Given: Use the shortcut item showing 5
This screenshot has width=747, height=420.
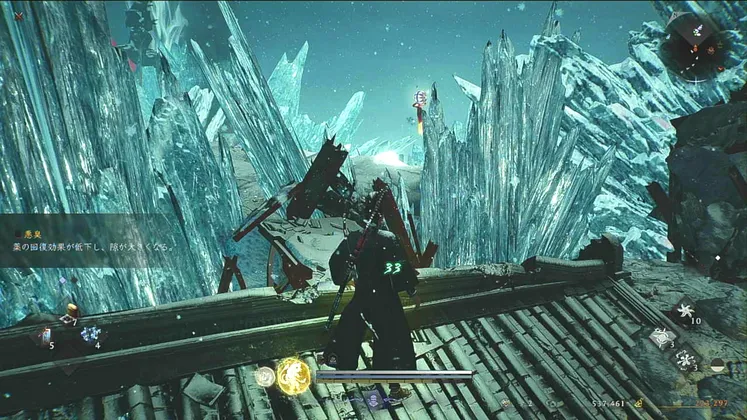Looking at the screenshot, I should [x=45, y=335].
